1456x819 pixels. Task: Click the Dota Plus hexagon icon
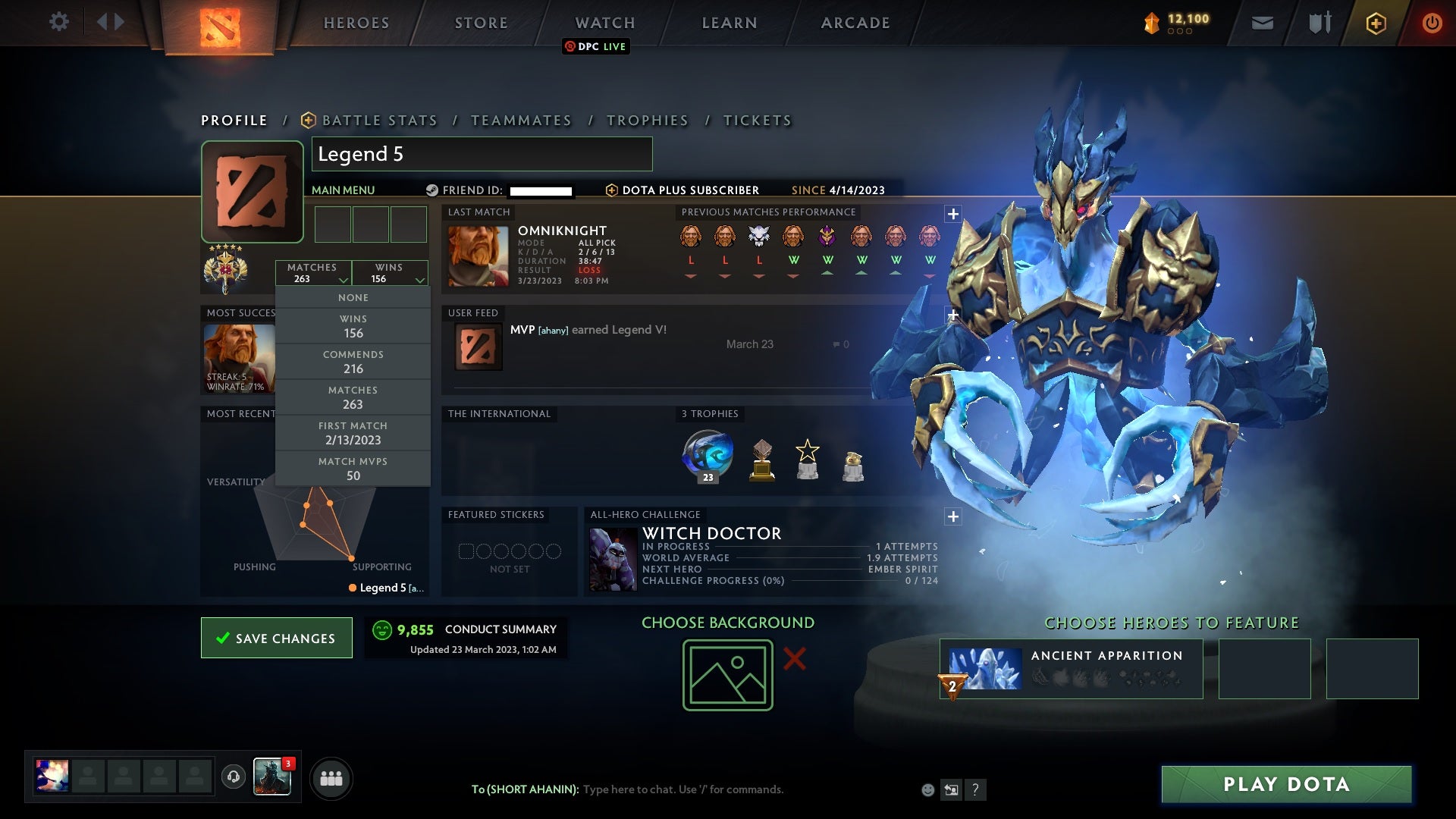tap(1375, 23)
